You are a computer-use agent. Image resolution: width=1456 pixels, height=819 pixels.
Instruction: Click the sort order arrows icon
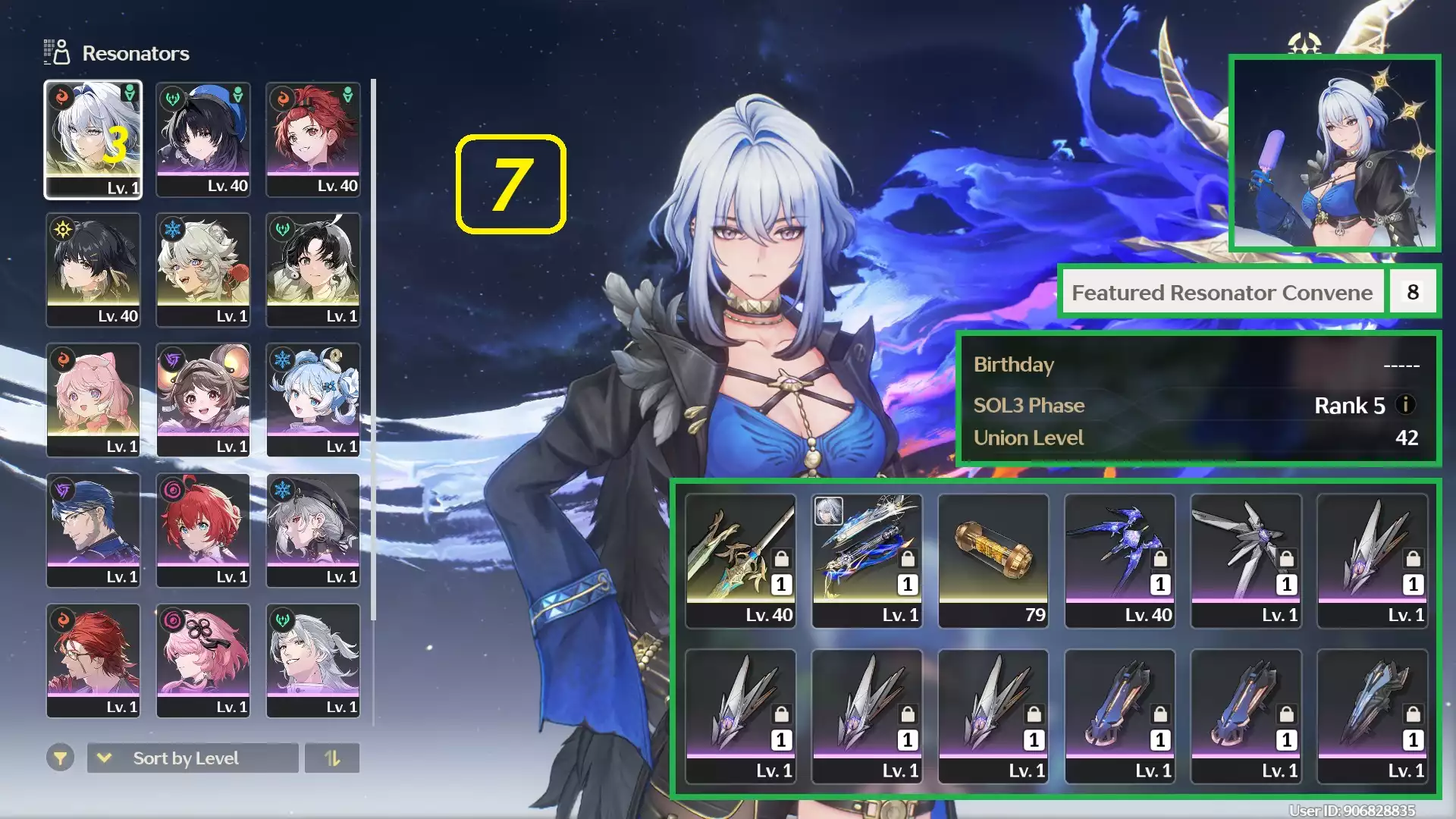click(x=332, y=758)
